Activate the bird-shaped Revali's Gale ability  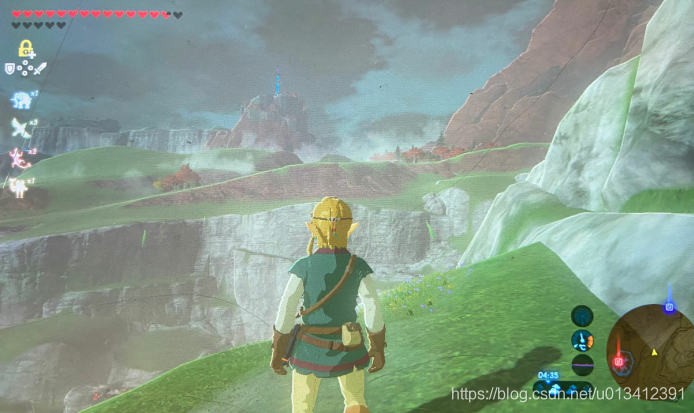click(x=20, y=127)
